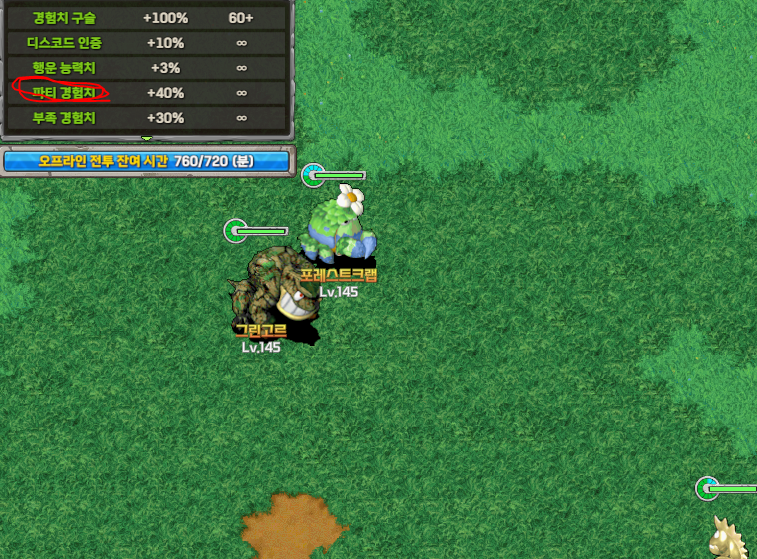Select the 경험치 구슬 buff row
The width and height of the screenshot is (757, 559).
click(145, 18)
